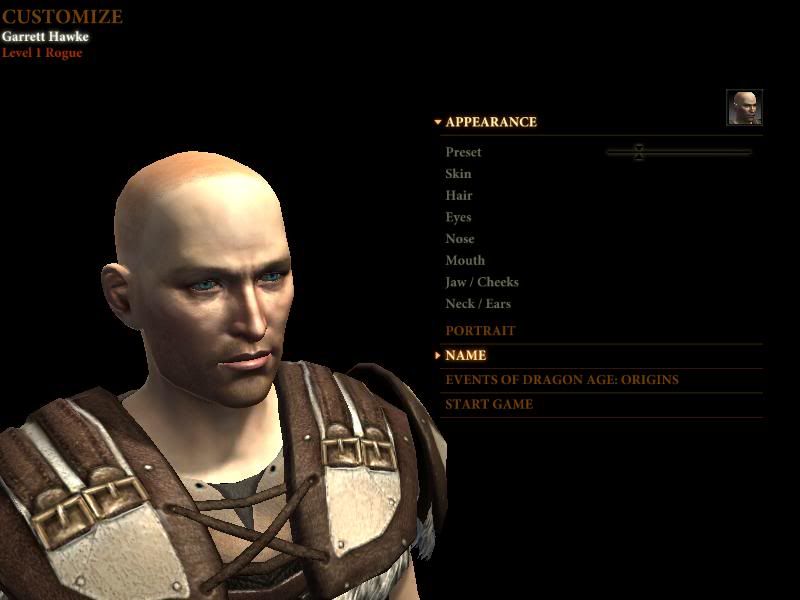Screen dimensions: 800x600
Task: Open the Portrait section
Action: pyautogui.click(x=480, y=331)
